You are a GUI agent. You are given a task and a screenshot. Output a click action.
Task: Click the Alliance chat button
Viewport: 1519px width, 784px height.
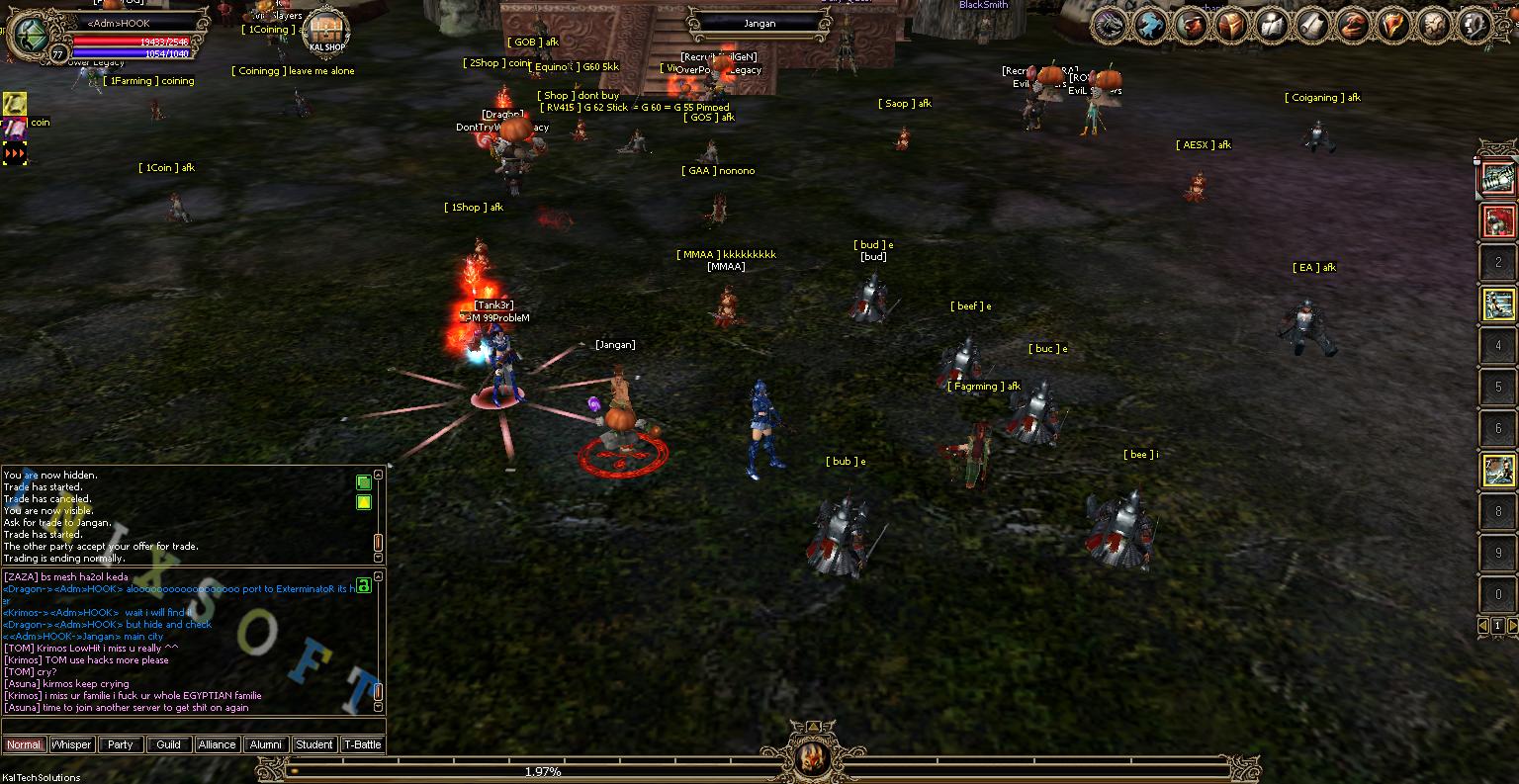point(217,744)
